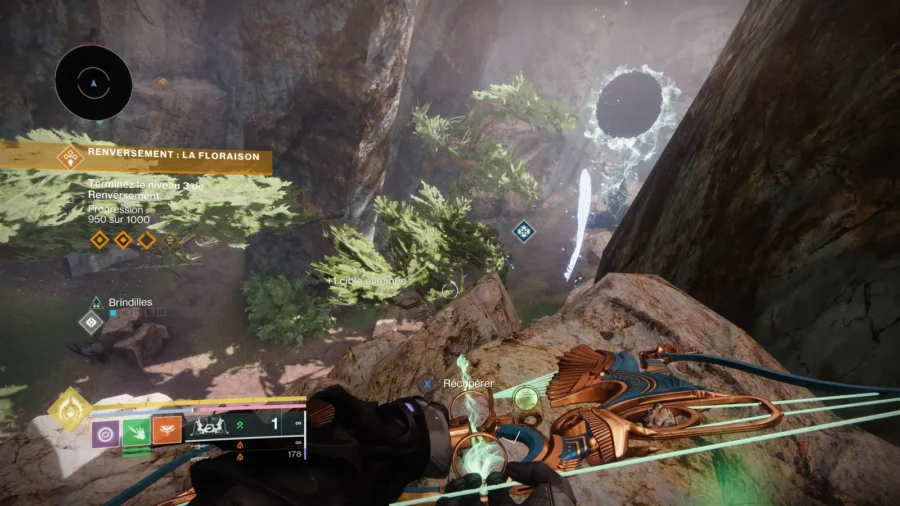This screenshot has width=900, height=506.
Task: Select the diamond objective waypoint marker
Action: [x=523, y=232]
